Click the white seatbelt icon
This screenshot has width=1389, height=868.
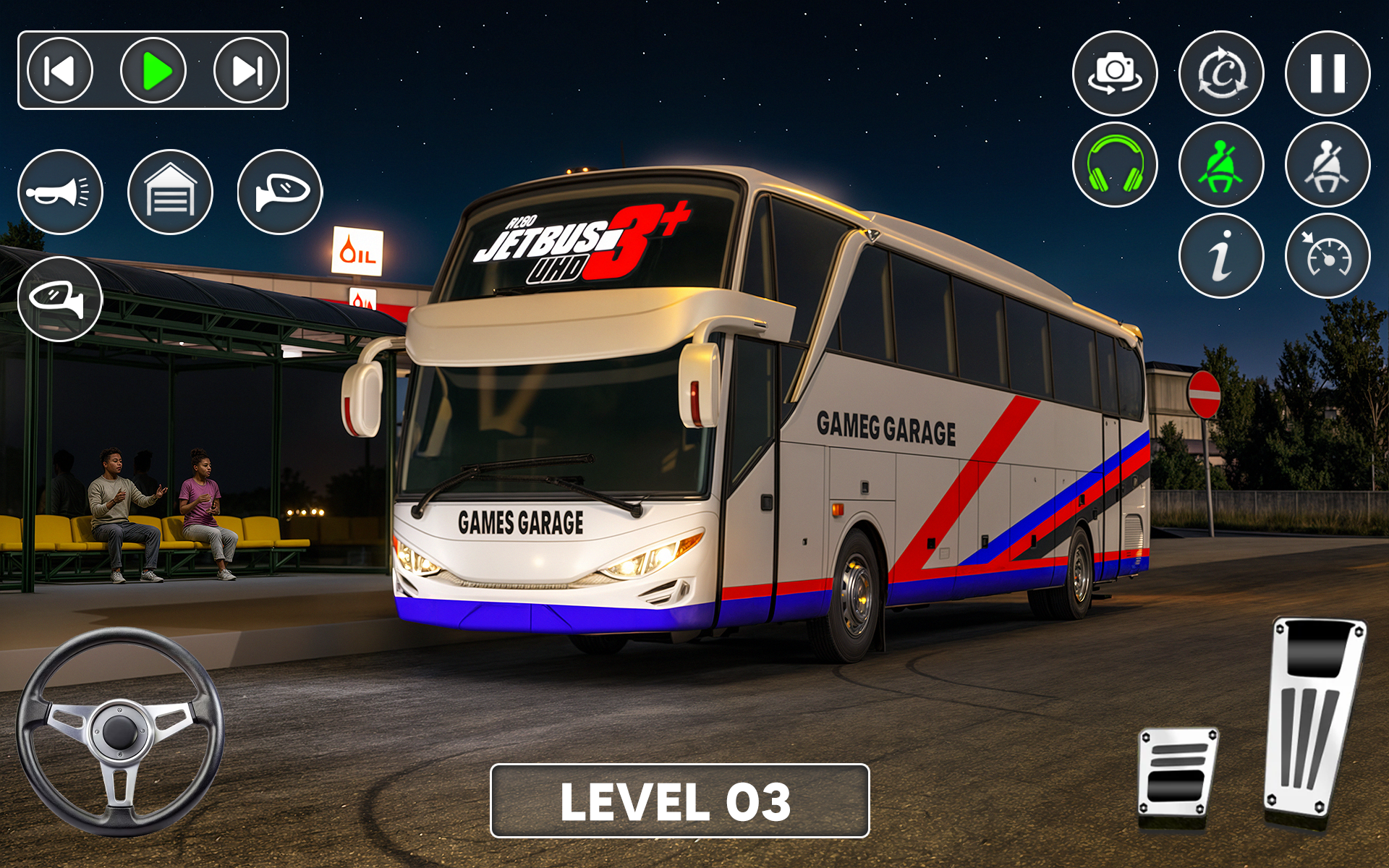pyautogui.click(x=1328, y=165)
